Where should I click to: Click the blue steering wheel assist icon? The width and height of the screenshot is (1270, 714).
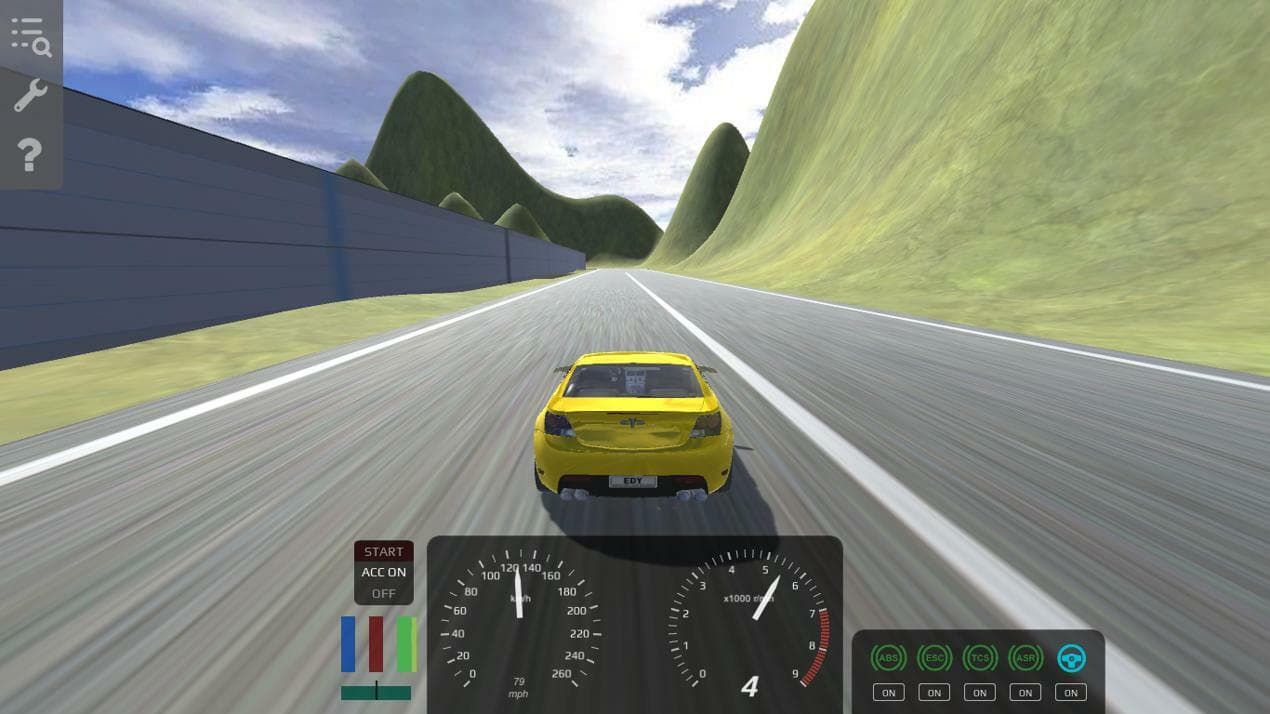[1071, 658]
